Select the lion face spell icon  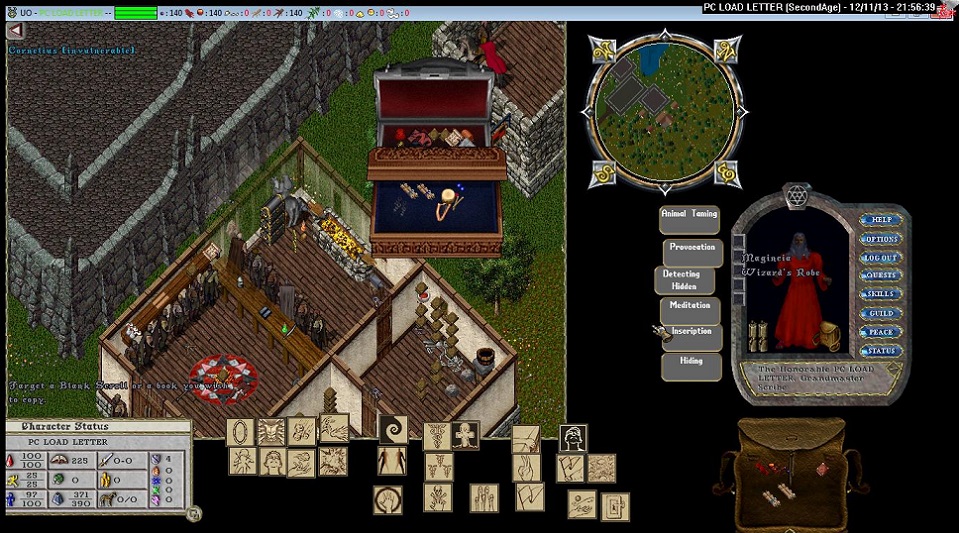(271, 432)
